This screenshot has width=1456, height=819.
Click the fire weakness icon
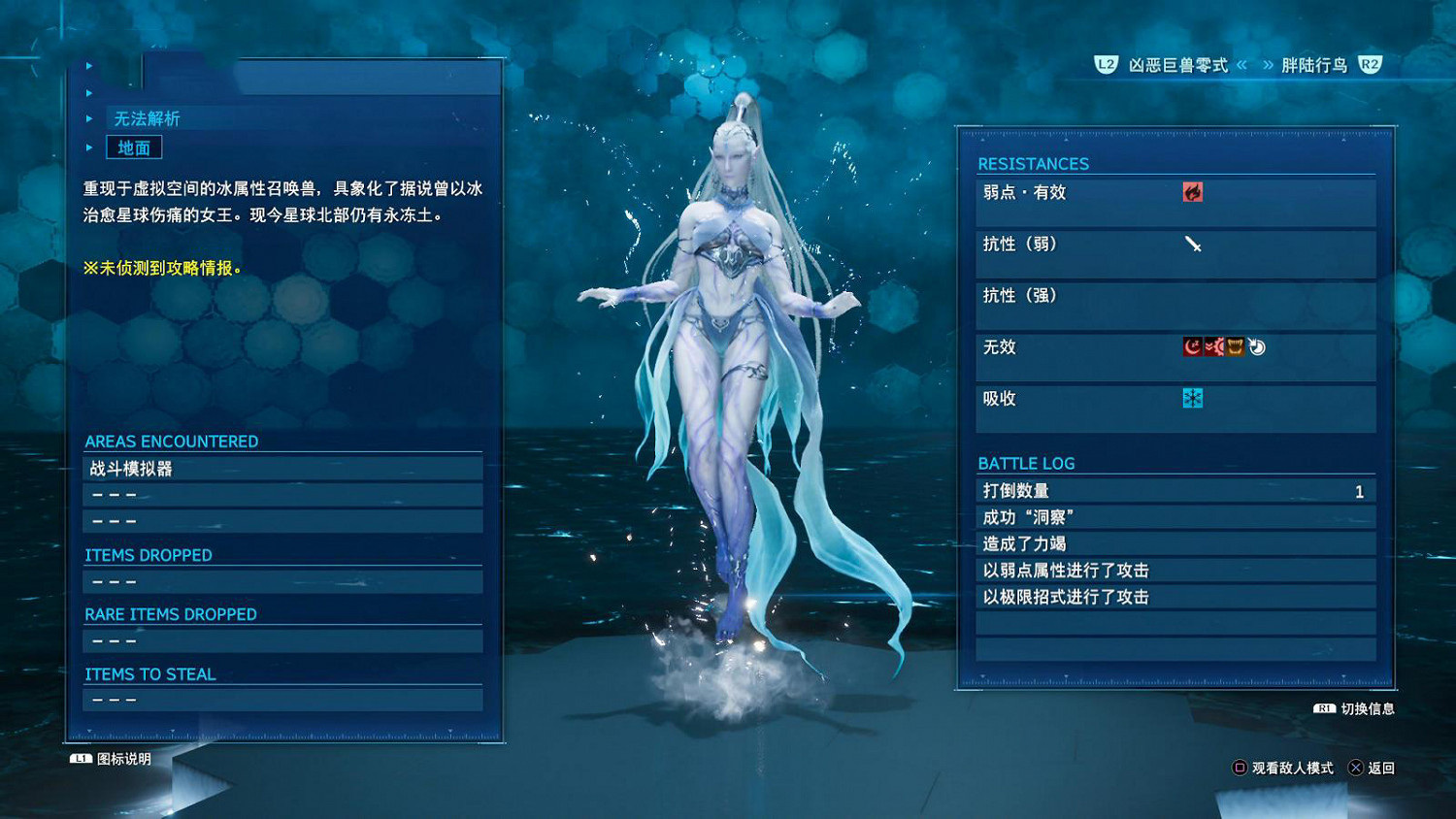(1193, 191)
